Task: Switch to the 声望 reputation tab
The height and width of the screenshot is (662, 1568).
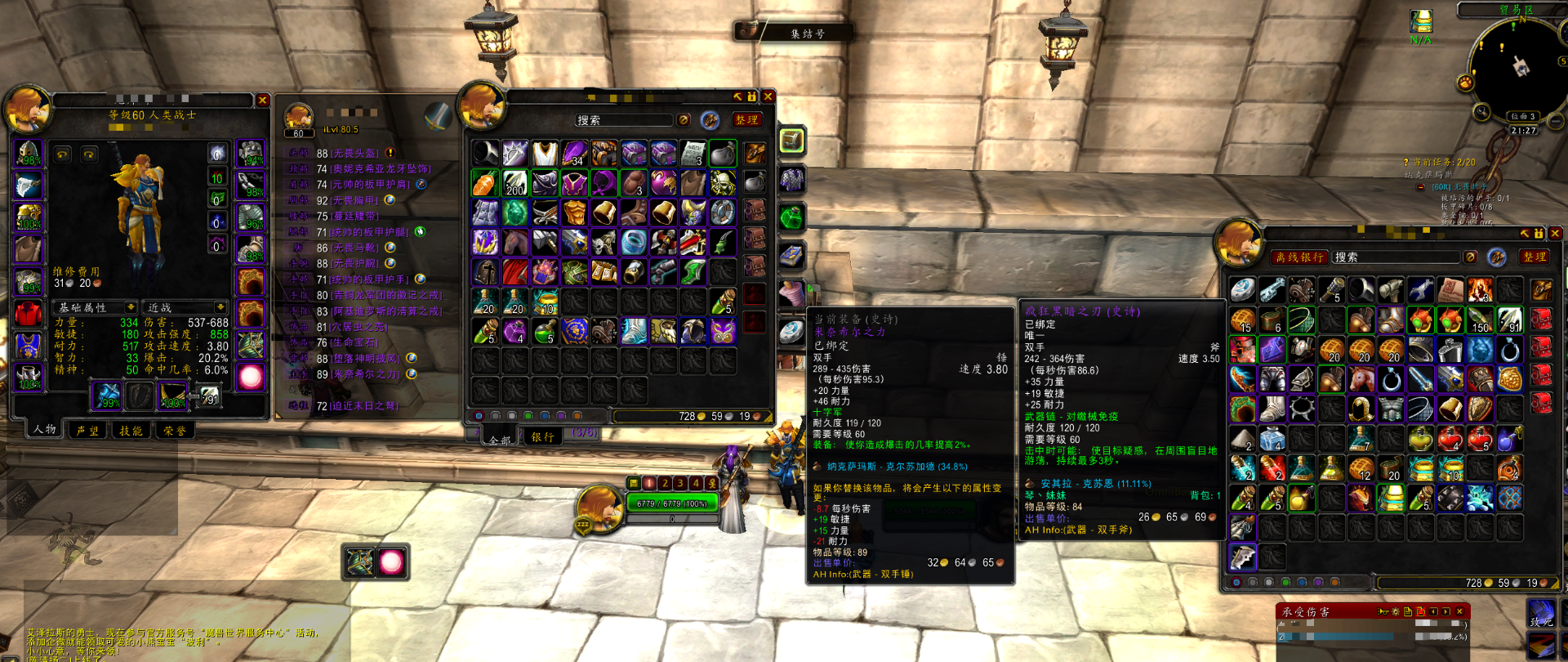Action: pyautogui.click(x=87, y=431)
